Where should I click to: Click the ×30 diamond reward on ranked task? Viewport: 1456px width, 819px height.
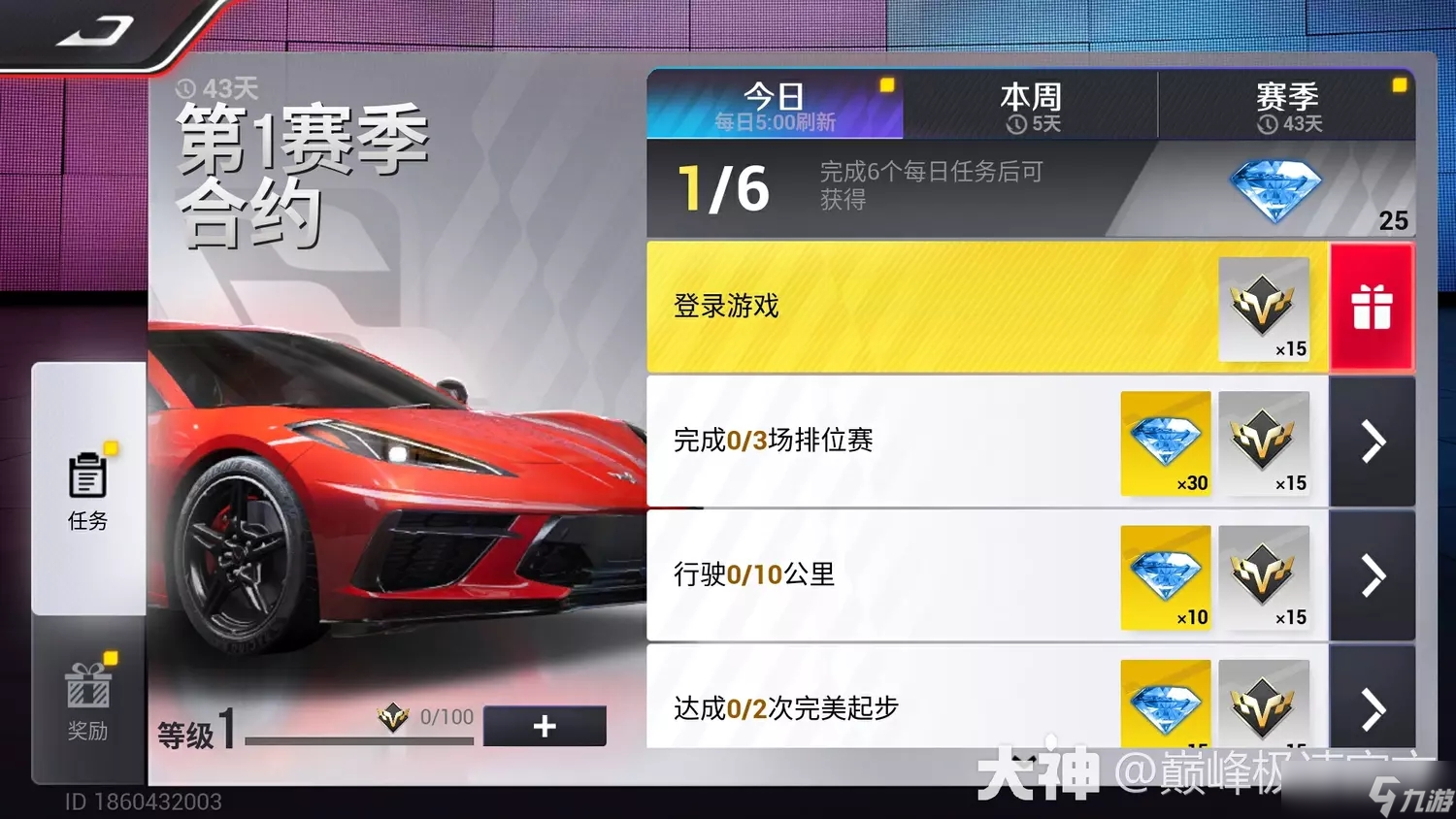[1165, 443]
